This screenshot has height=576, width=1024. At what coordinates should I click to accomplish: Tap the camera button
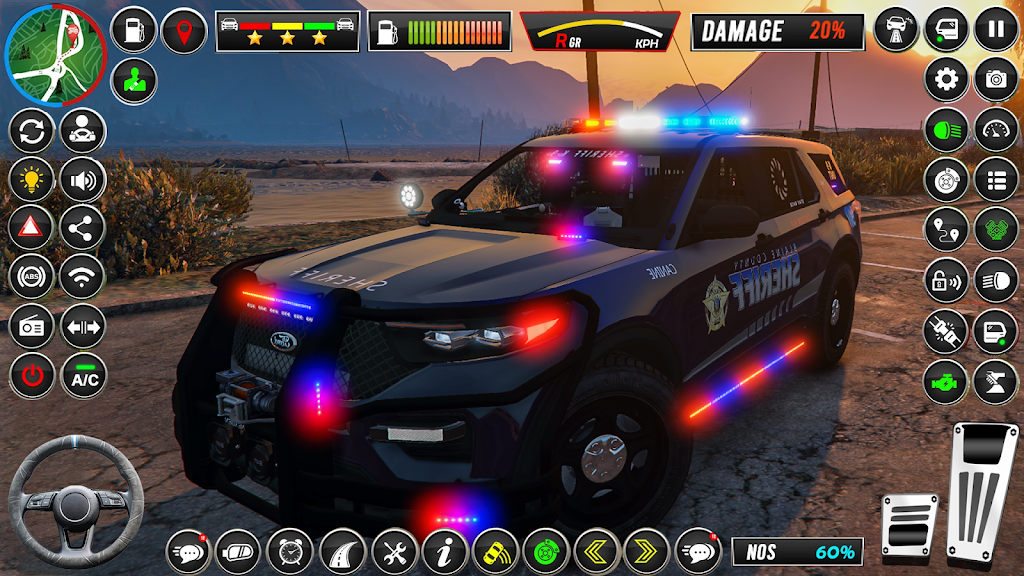[996, 78]
